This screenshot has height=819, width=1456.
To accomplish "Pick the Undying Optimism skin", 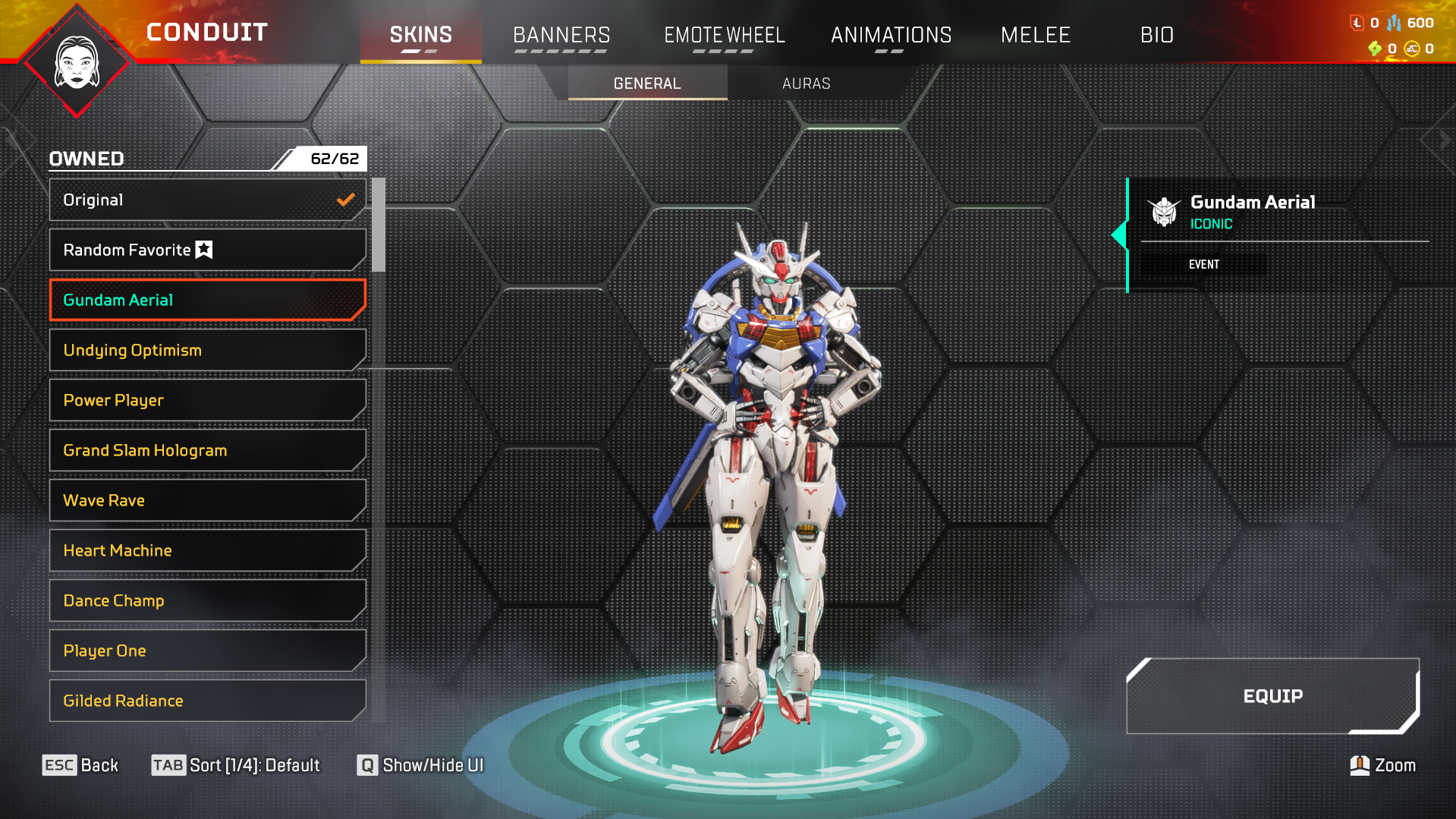I will (206, 350).
